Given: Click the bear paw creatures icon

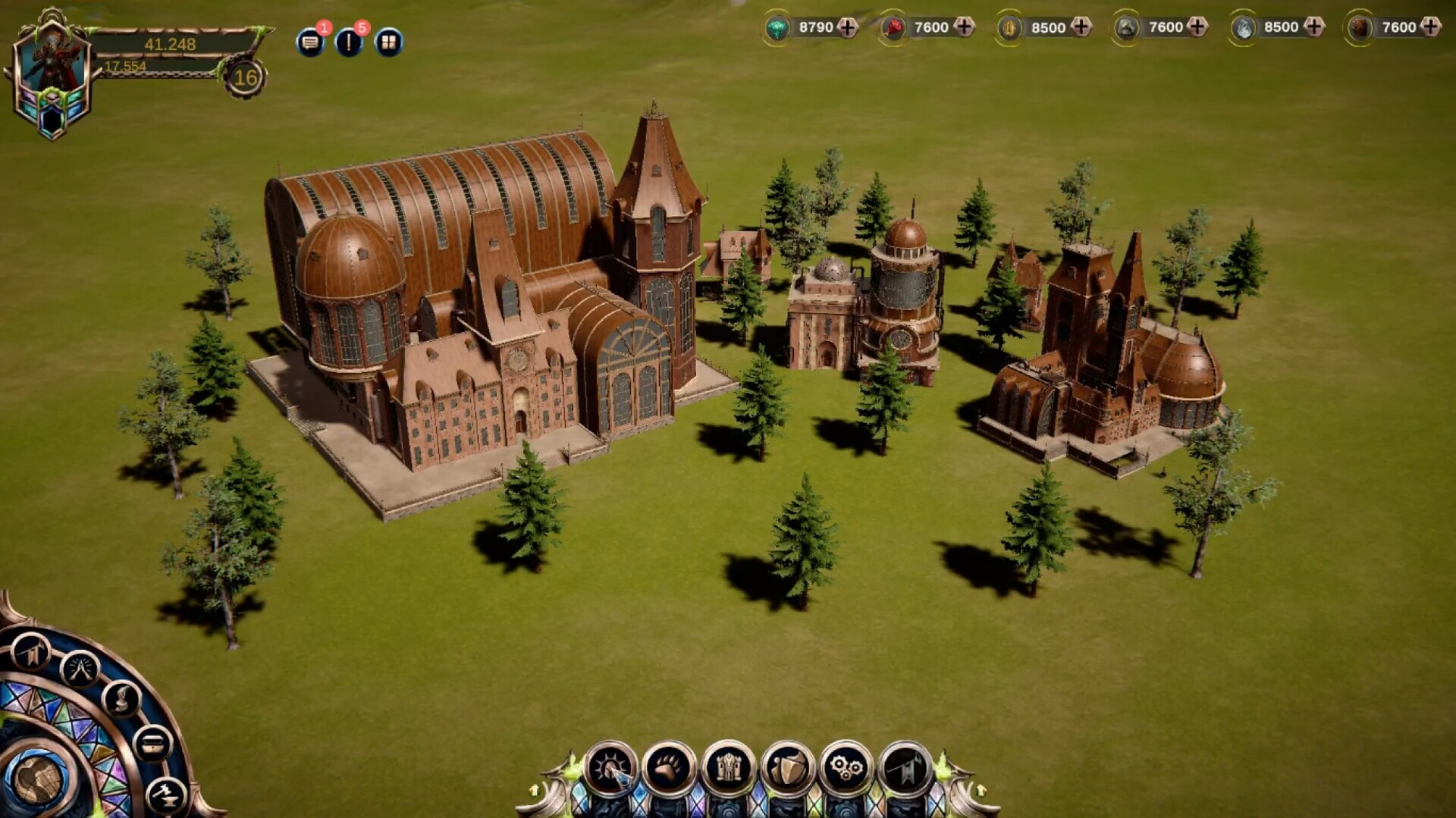Looking at the screenshot, I should (667, 764).
